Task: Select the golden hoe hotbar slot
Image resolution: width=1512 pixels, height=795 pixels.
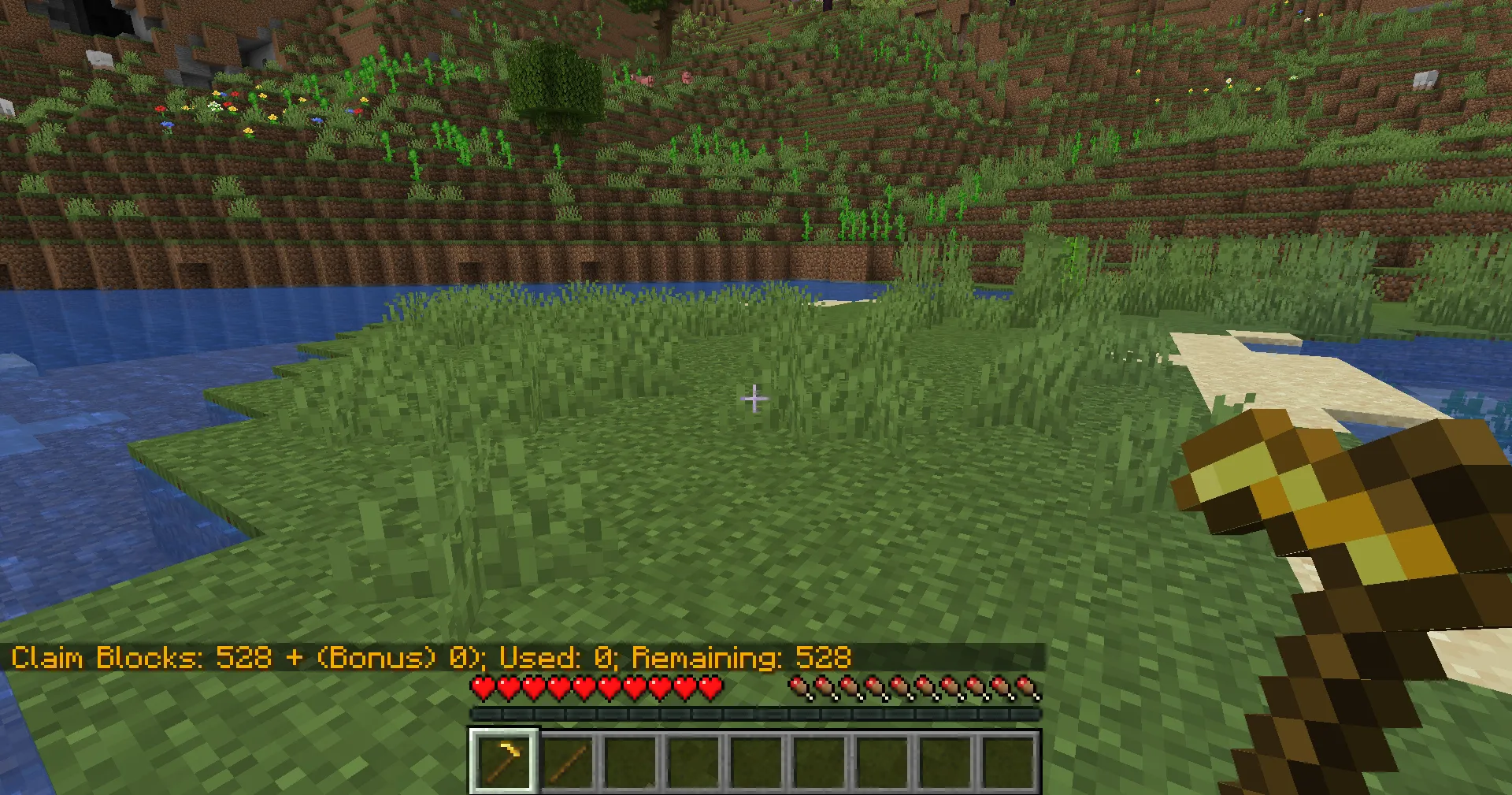Action: (x=504, y=761)
